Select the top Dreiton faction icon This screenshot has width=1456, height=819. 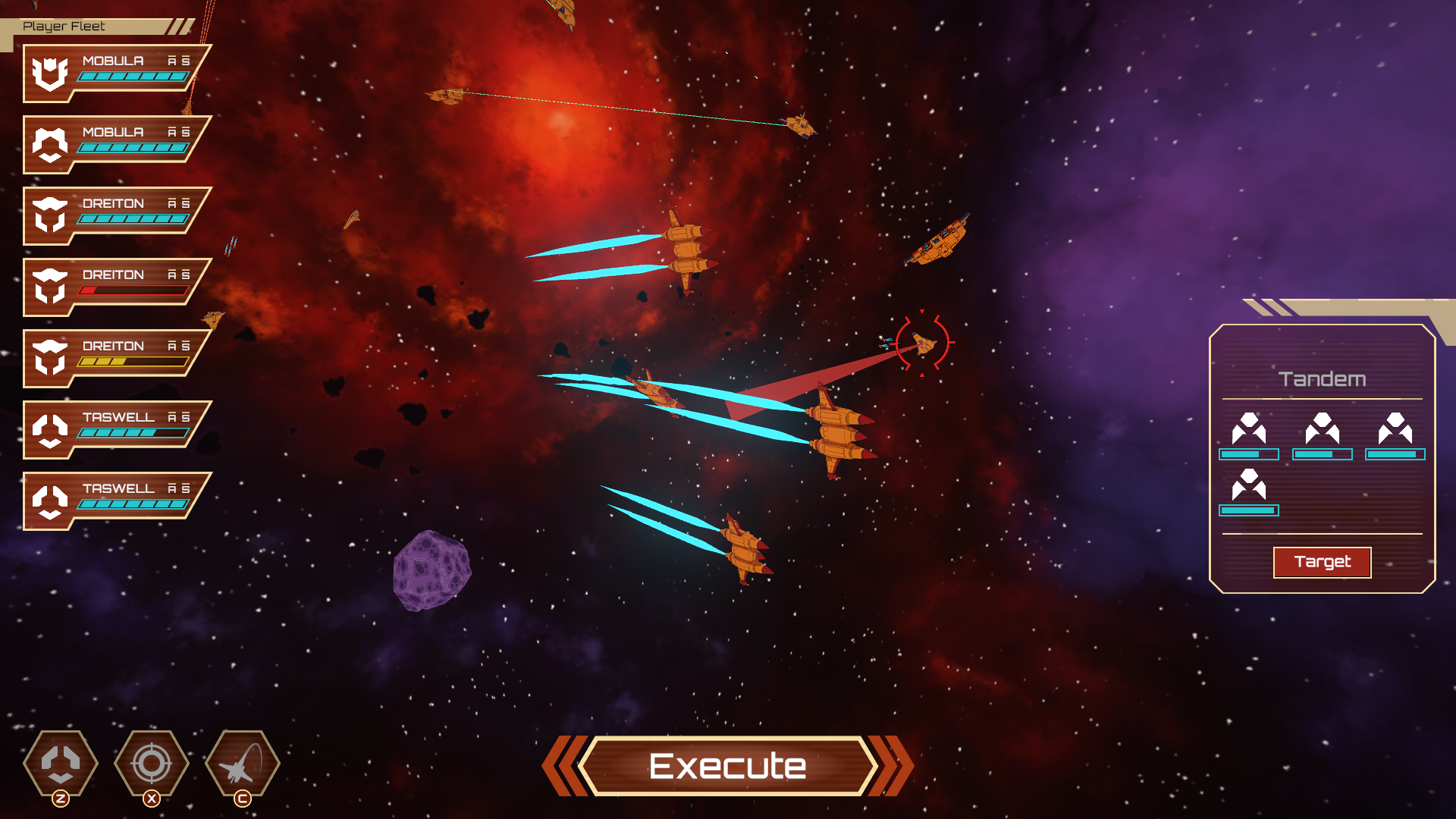(52, 216)
